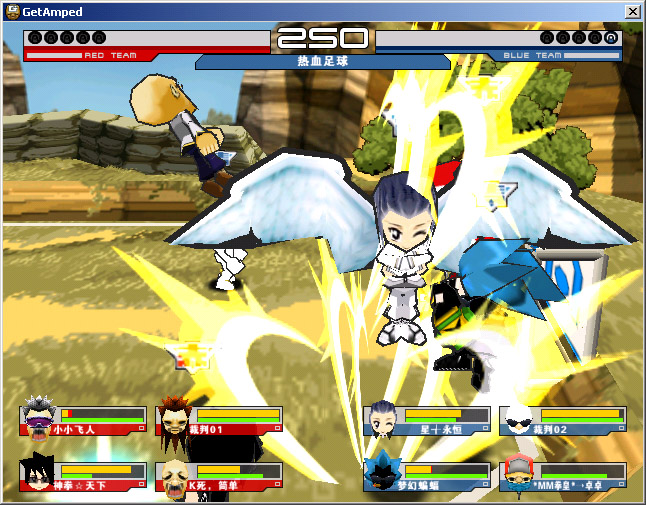
Task: Click the *MM奉皇*·卓卓 player panel
Action: coord(563,476)
